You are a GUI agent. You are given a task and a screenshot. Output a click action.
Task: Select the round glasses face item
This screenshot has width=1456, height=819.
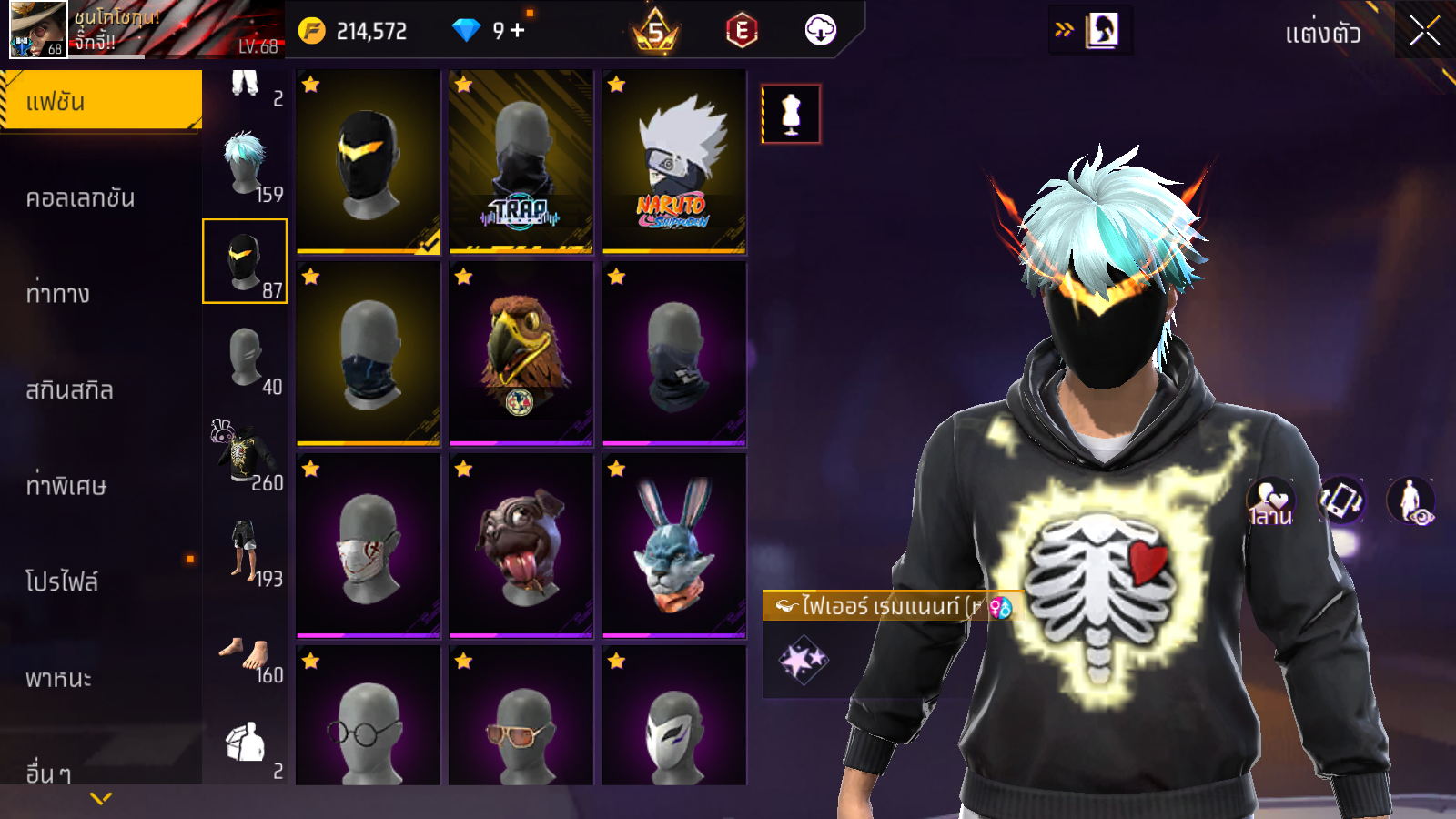point(368,719)
